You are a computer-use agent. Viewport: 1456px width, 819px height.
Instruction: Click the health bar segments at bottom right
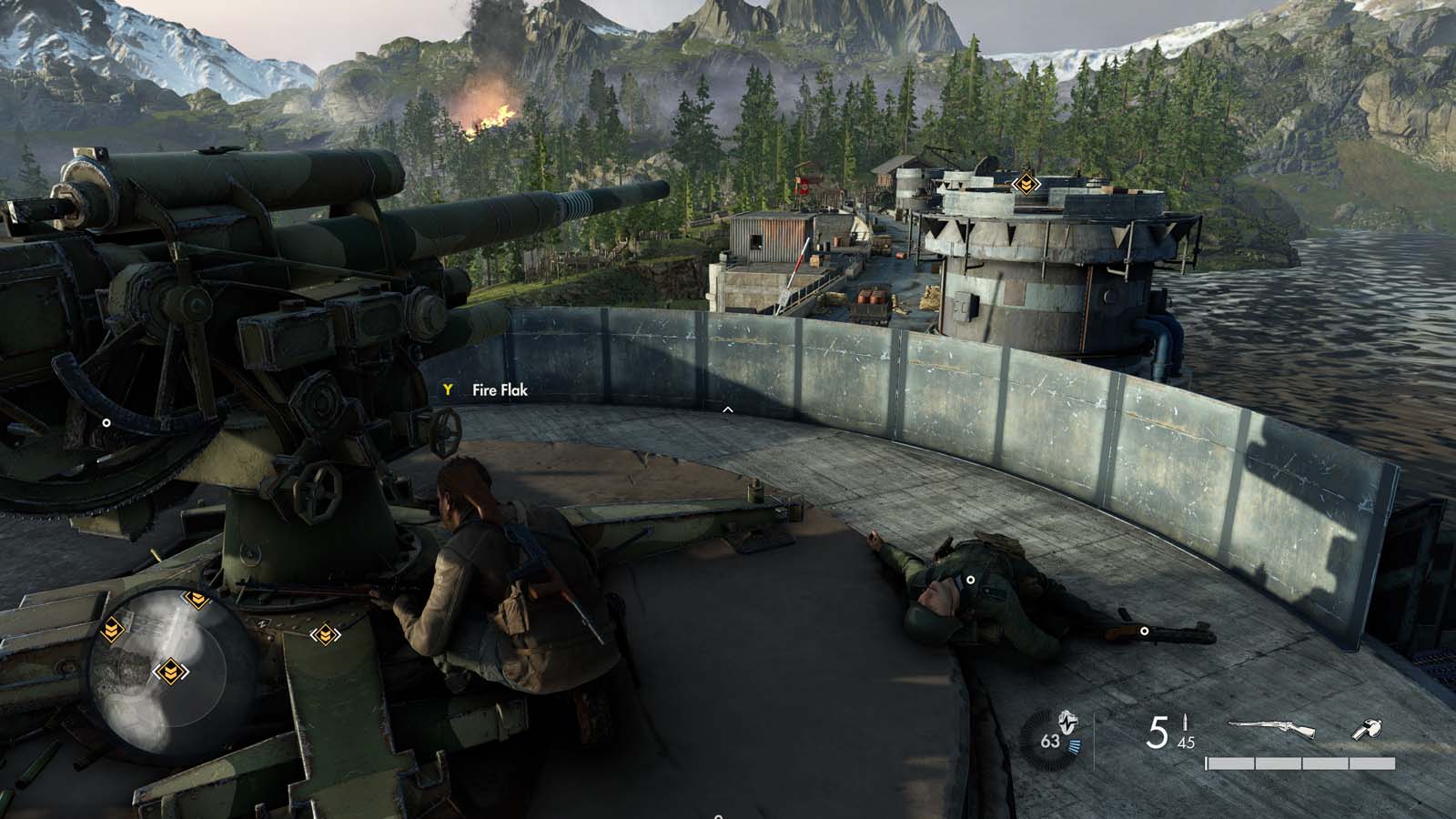[x=1299, y=763]
